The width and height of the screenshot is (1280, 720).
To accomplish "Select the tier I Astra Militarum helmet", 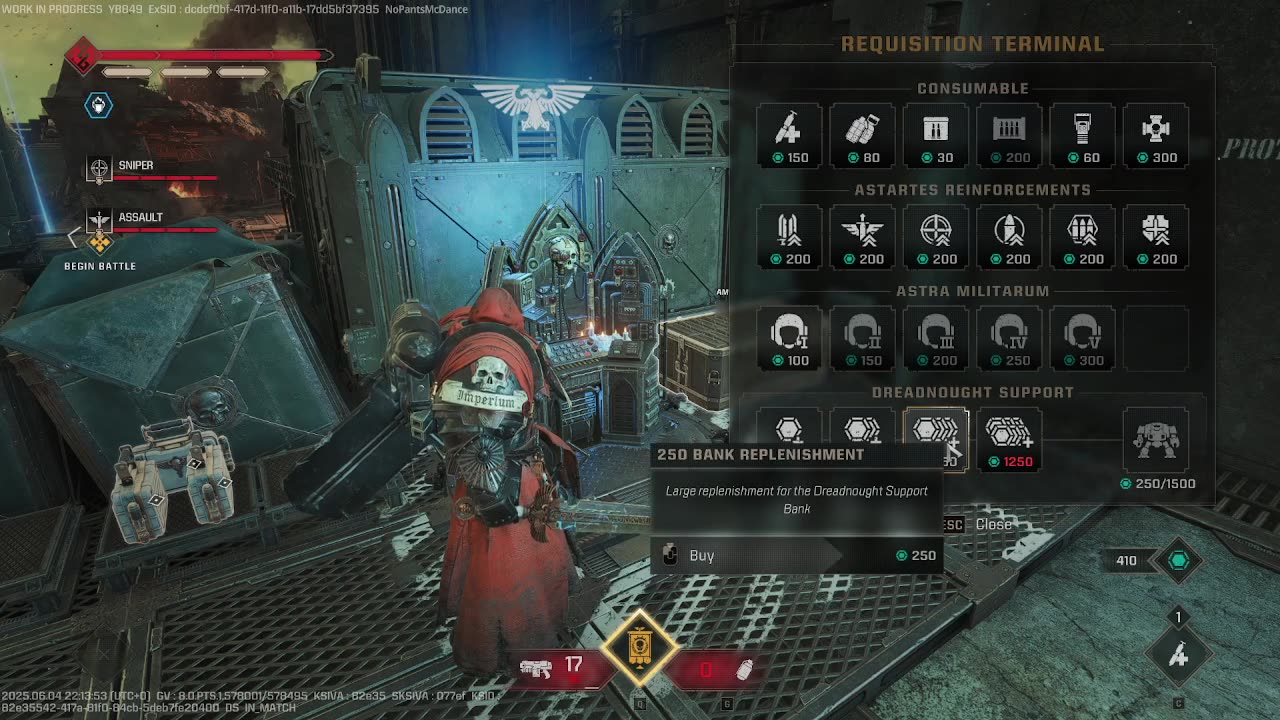I will (x=789, y=338).
